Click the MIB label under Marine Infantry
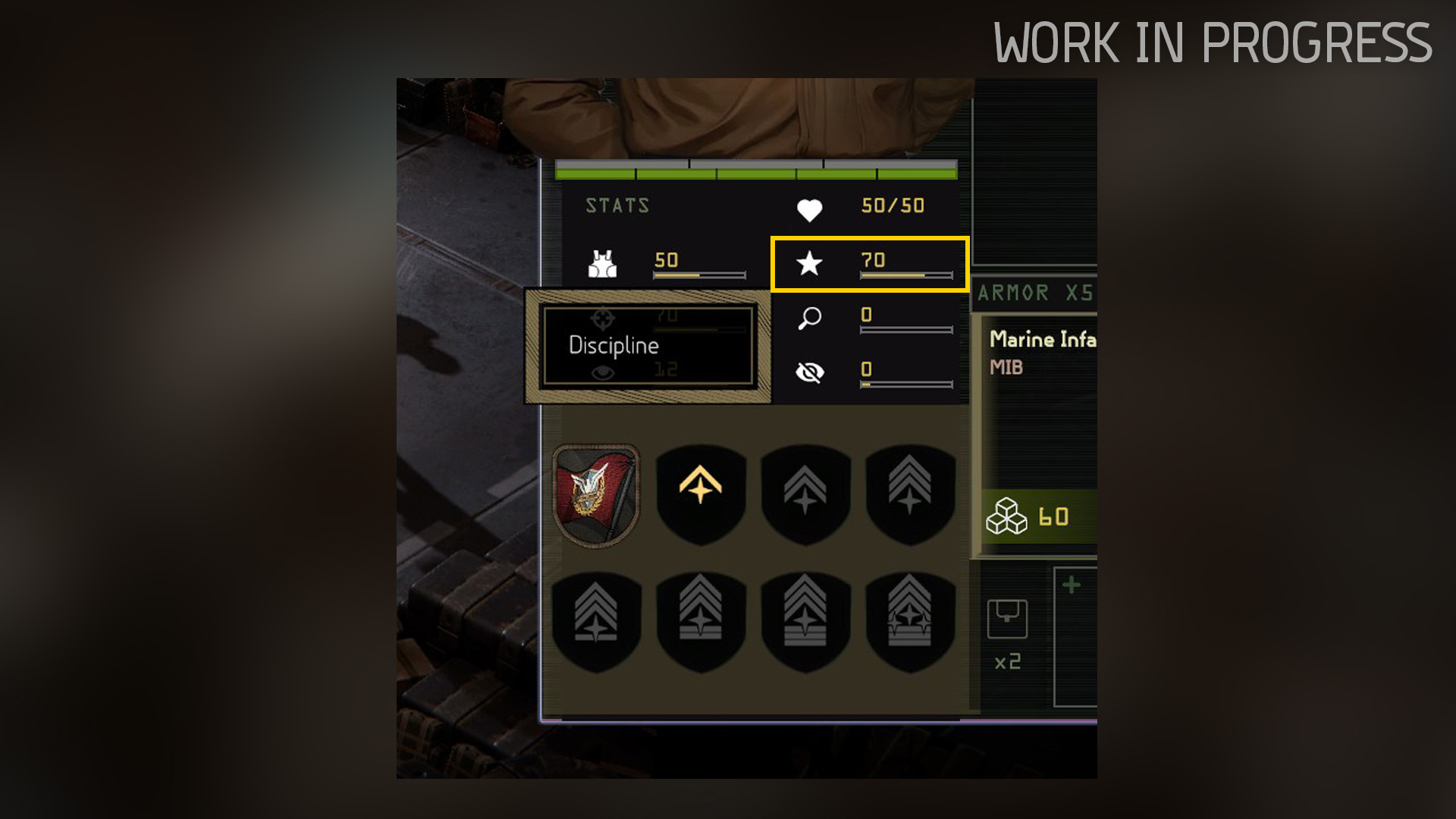This screenshot has width=1456, height=819. pos(1006,369)
